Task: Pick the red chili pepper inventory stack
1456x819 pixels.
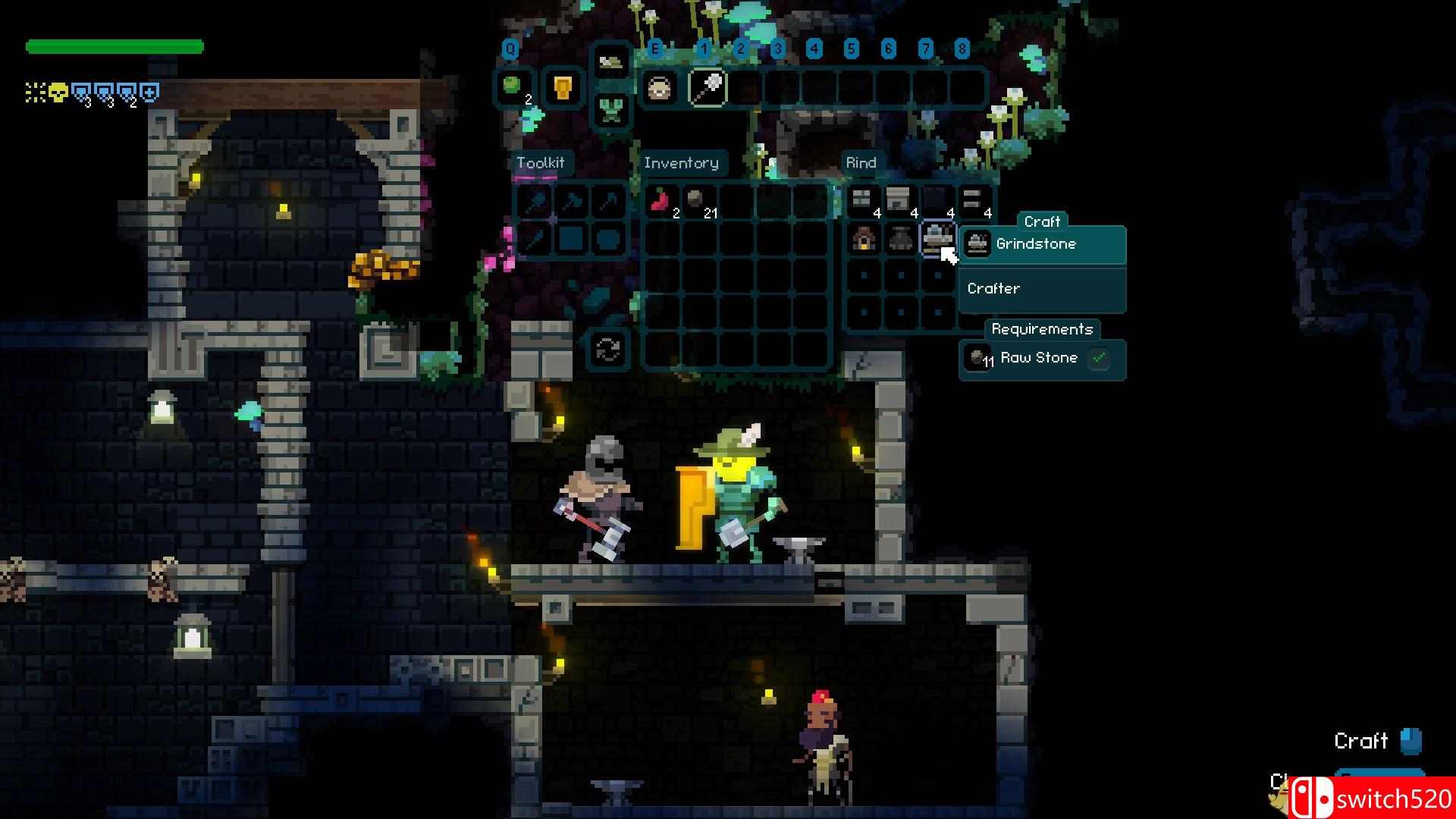Action: [x=661, y=201]
